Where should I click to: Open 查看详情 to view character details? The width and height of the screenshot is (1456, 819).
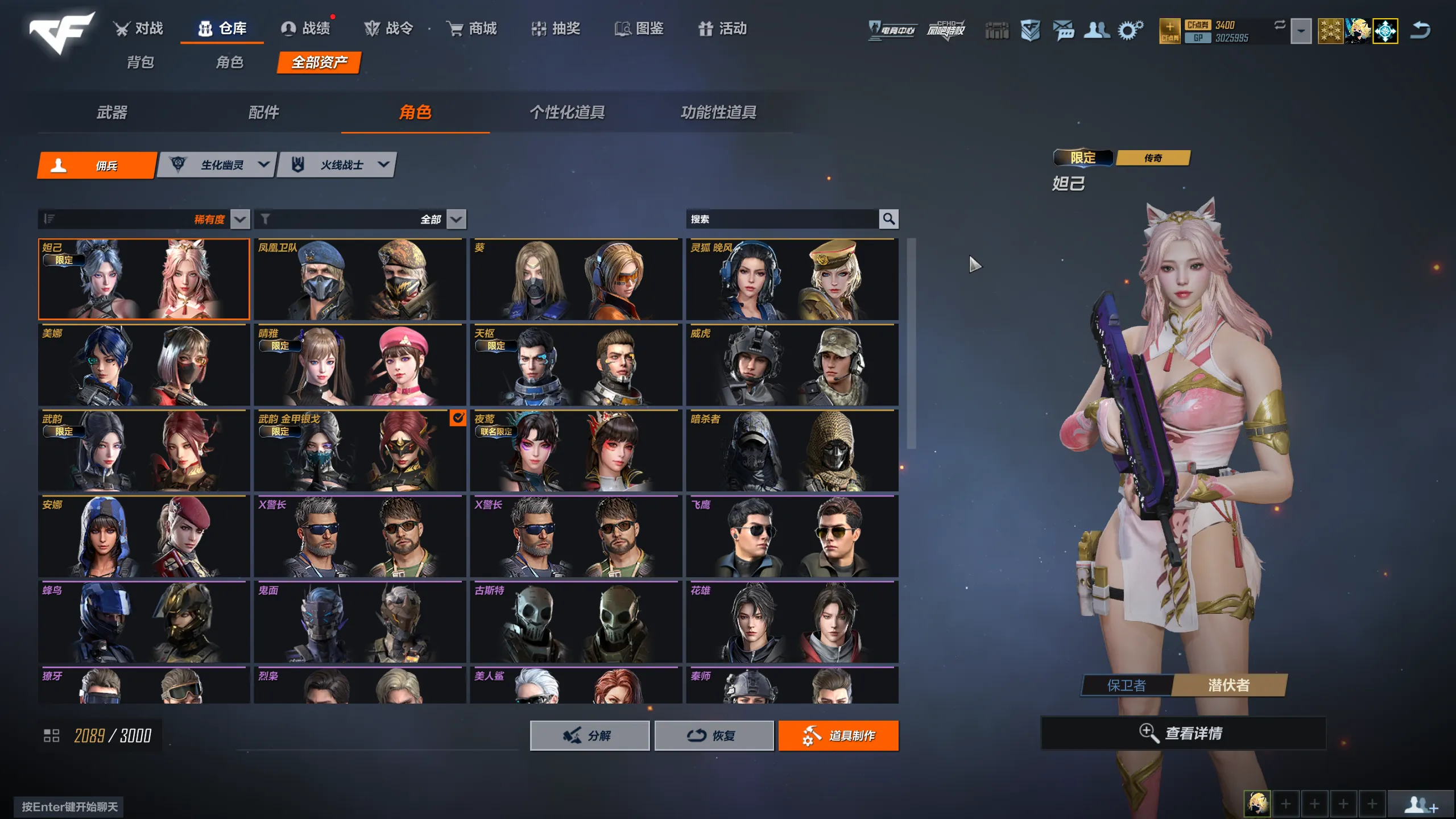(1183, 733)
